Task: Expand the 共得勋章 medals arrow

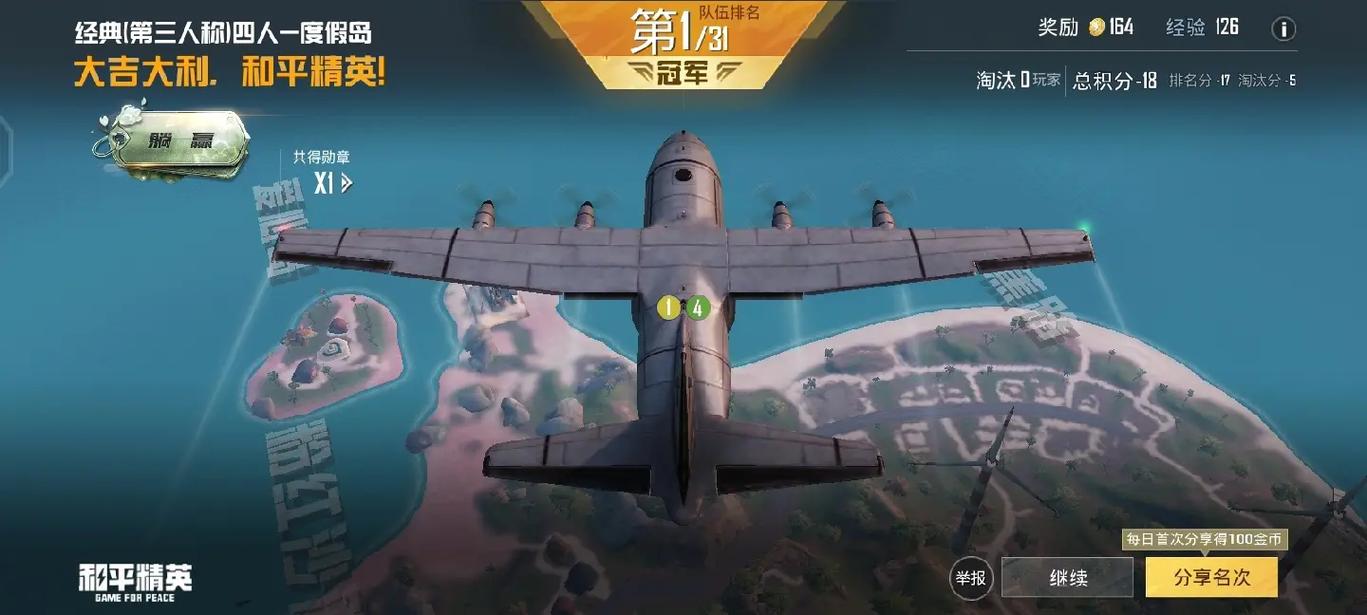Action: click(347, 183)
